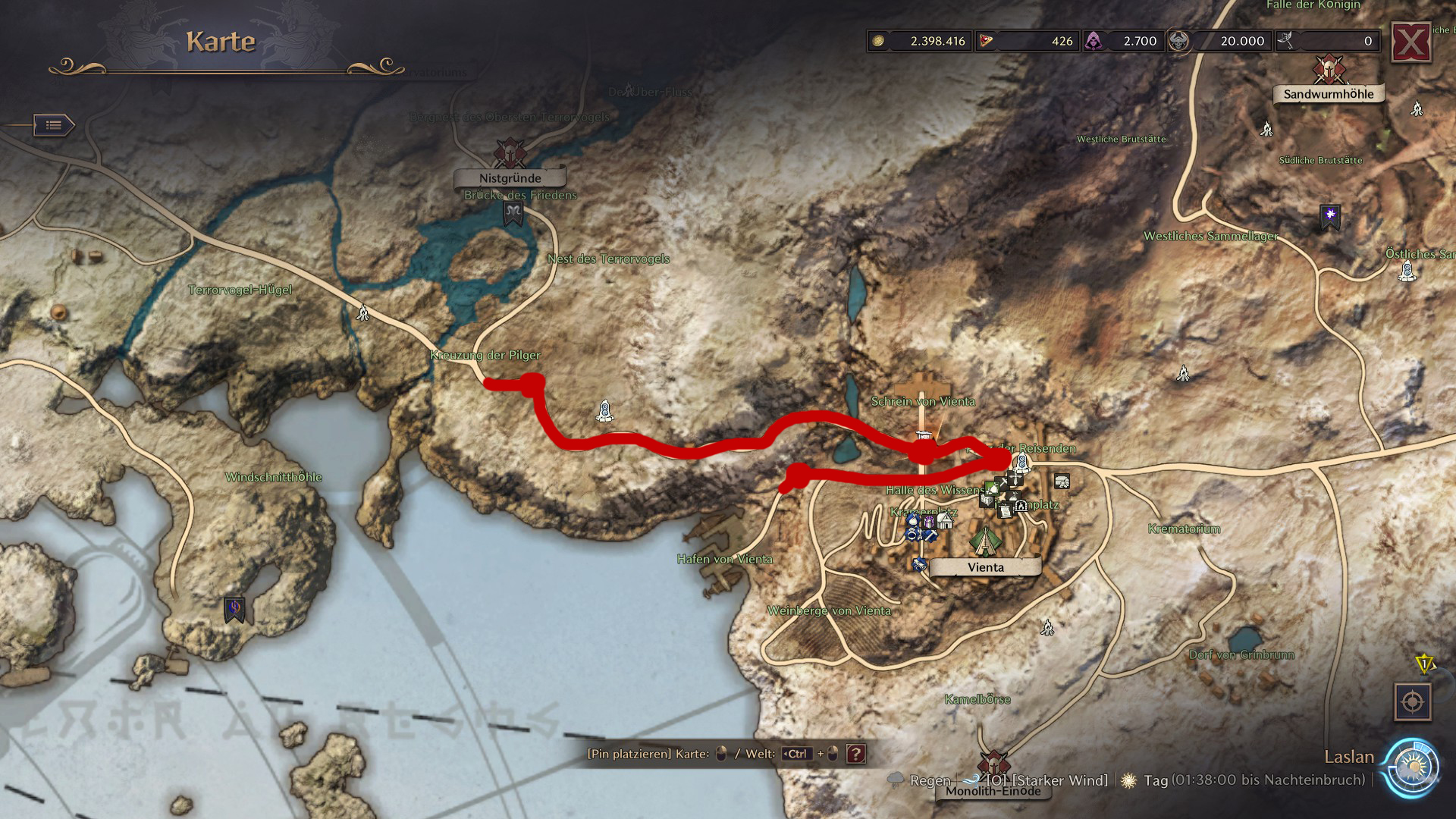
Task: Open the help question mark button
Action: tap(856, 754)
